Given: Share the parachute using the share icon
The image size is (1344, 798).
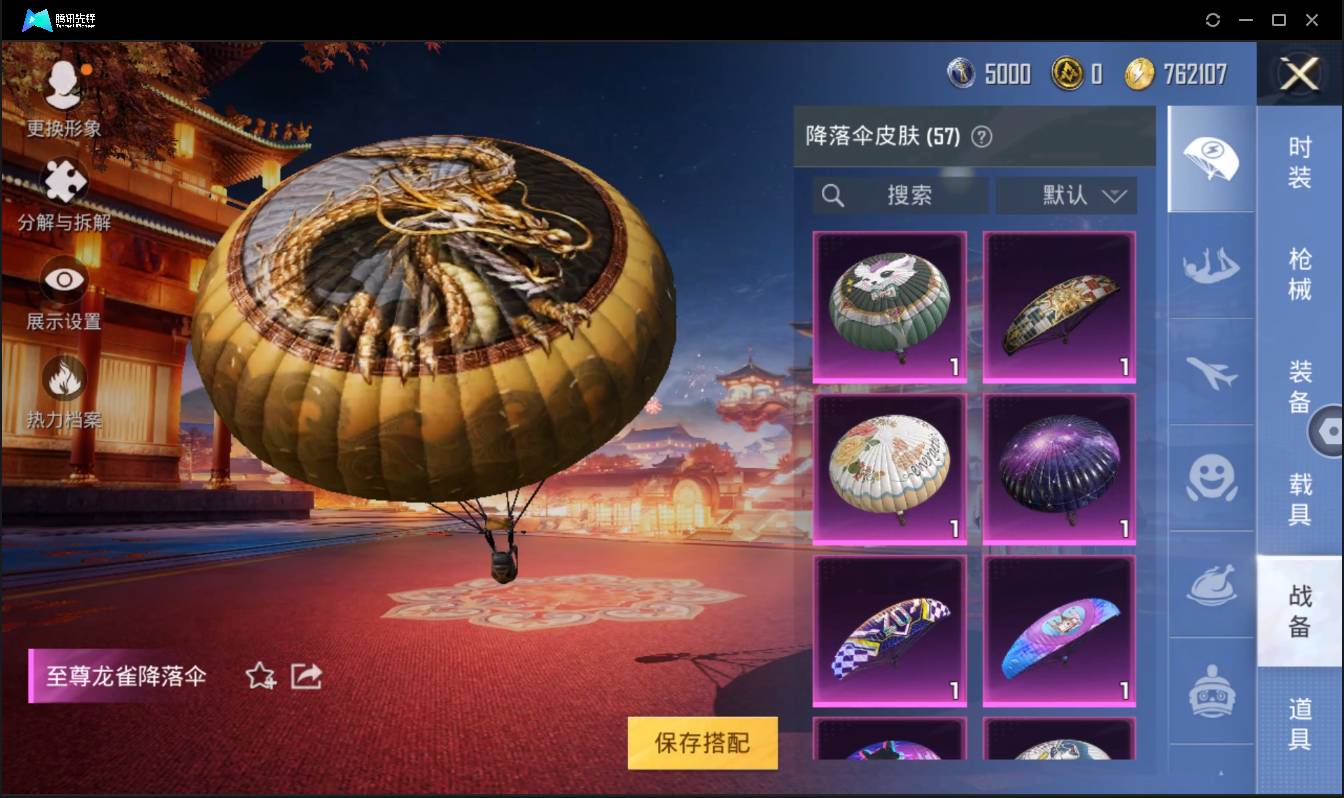Looking at the screenshot, I should pyautogui.click(x=306, y=676).
